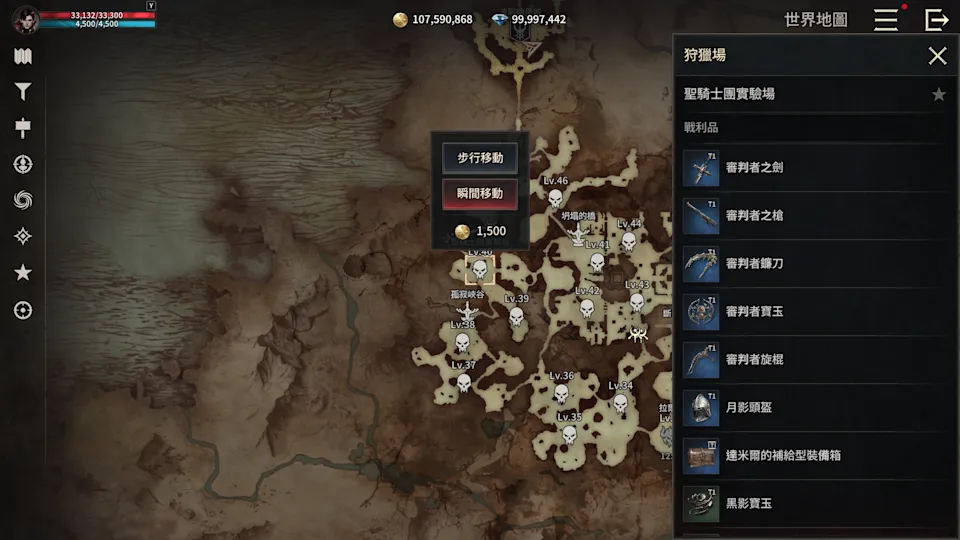Open the map filter funnel icon

(x=23, y=92)
